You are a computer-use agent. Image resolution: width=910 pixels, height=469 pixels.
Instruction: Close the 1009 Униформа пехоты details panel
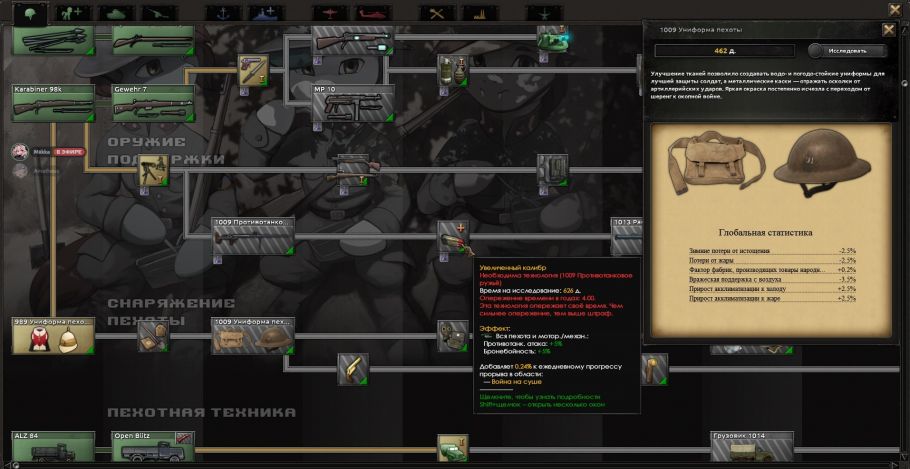[x=888, y=29]
